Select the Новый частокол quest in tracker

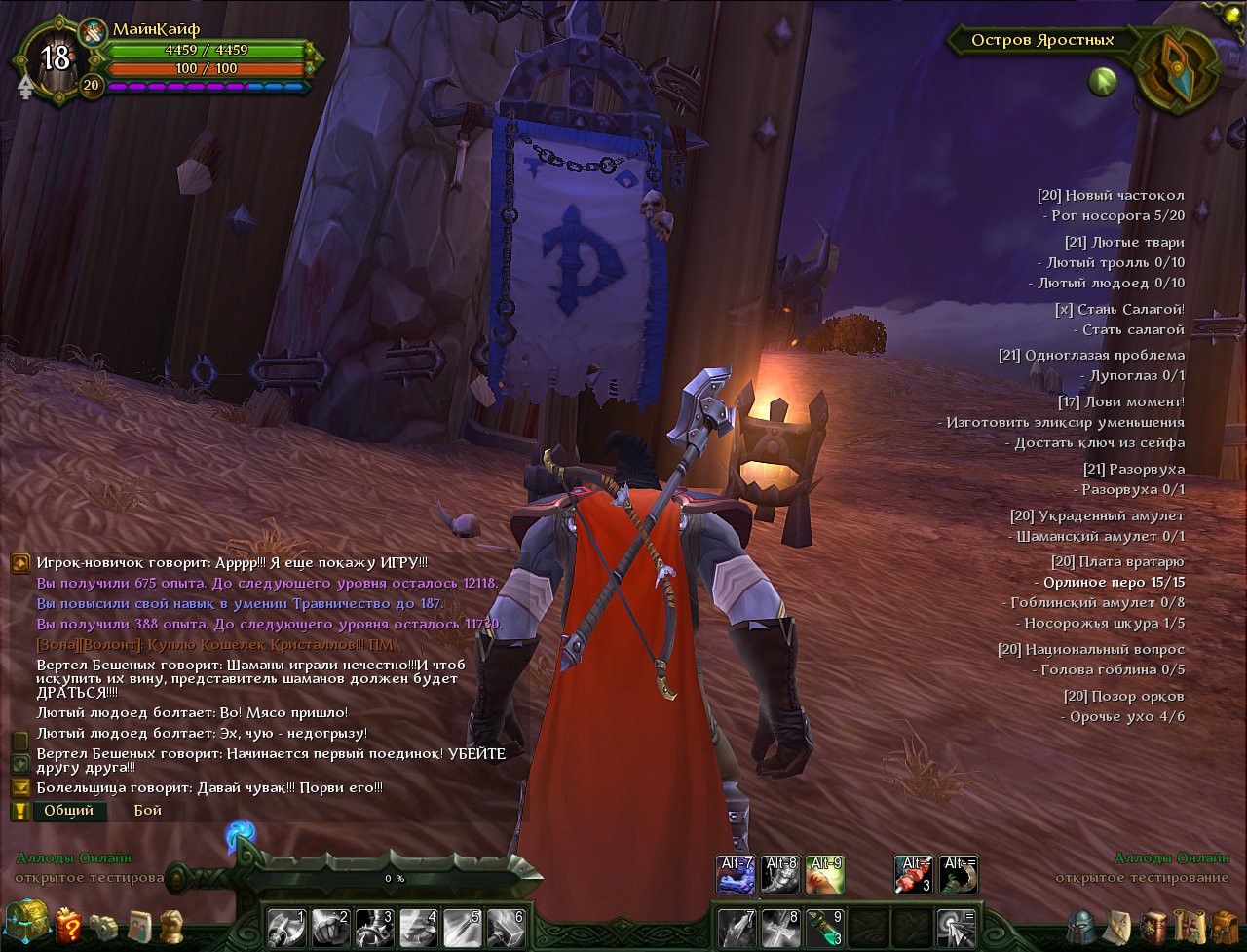(1111, 196)
